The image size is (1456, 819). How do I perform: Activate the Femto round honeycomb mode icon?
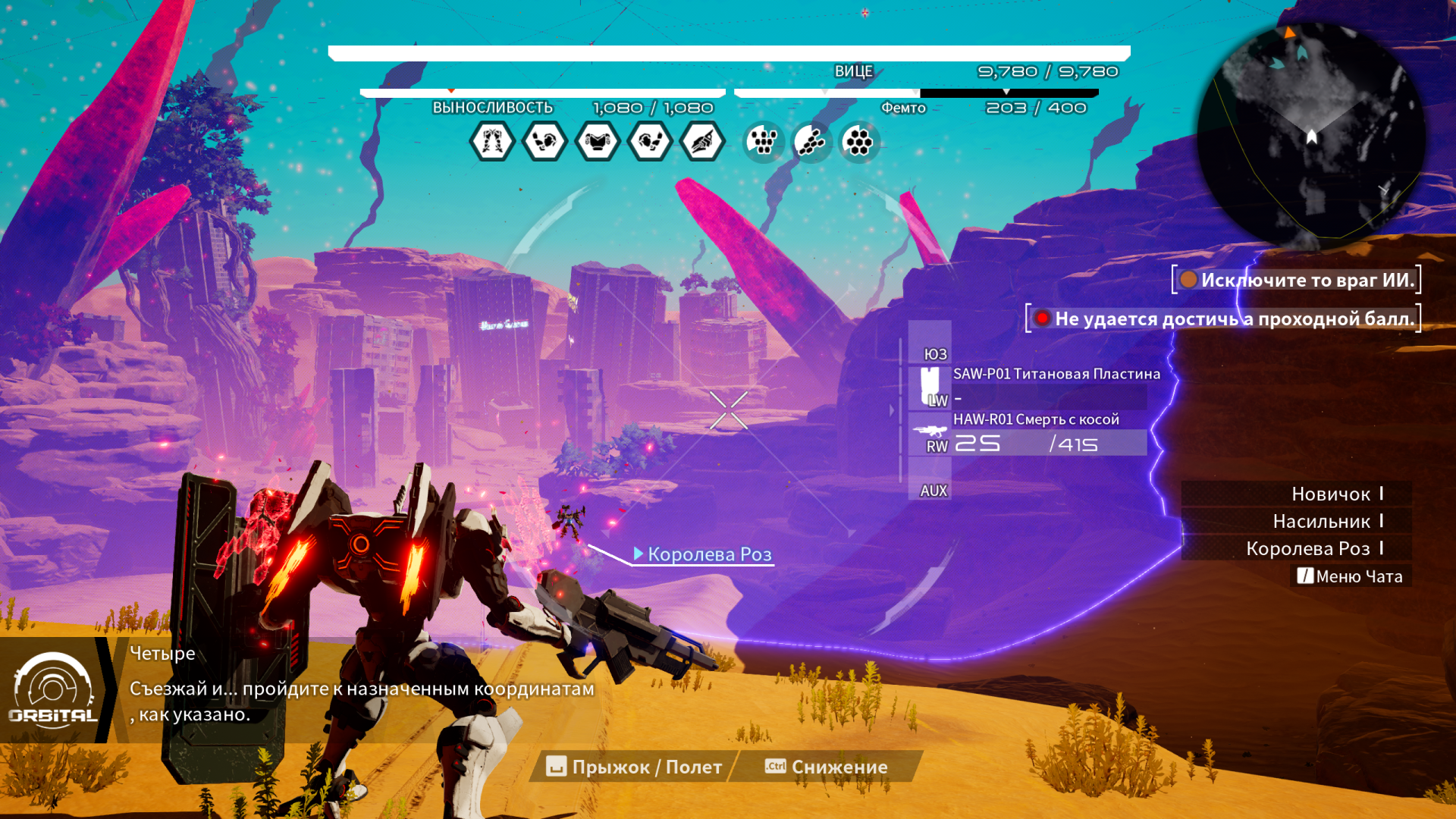tap(859, 142)
